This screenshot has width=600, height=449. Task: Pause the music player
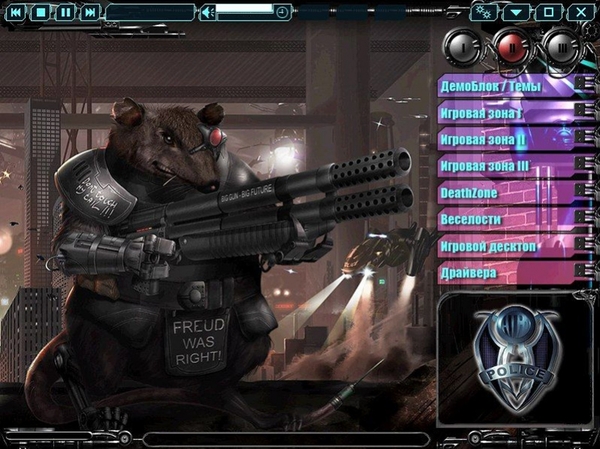click(65, 12)
